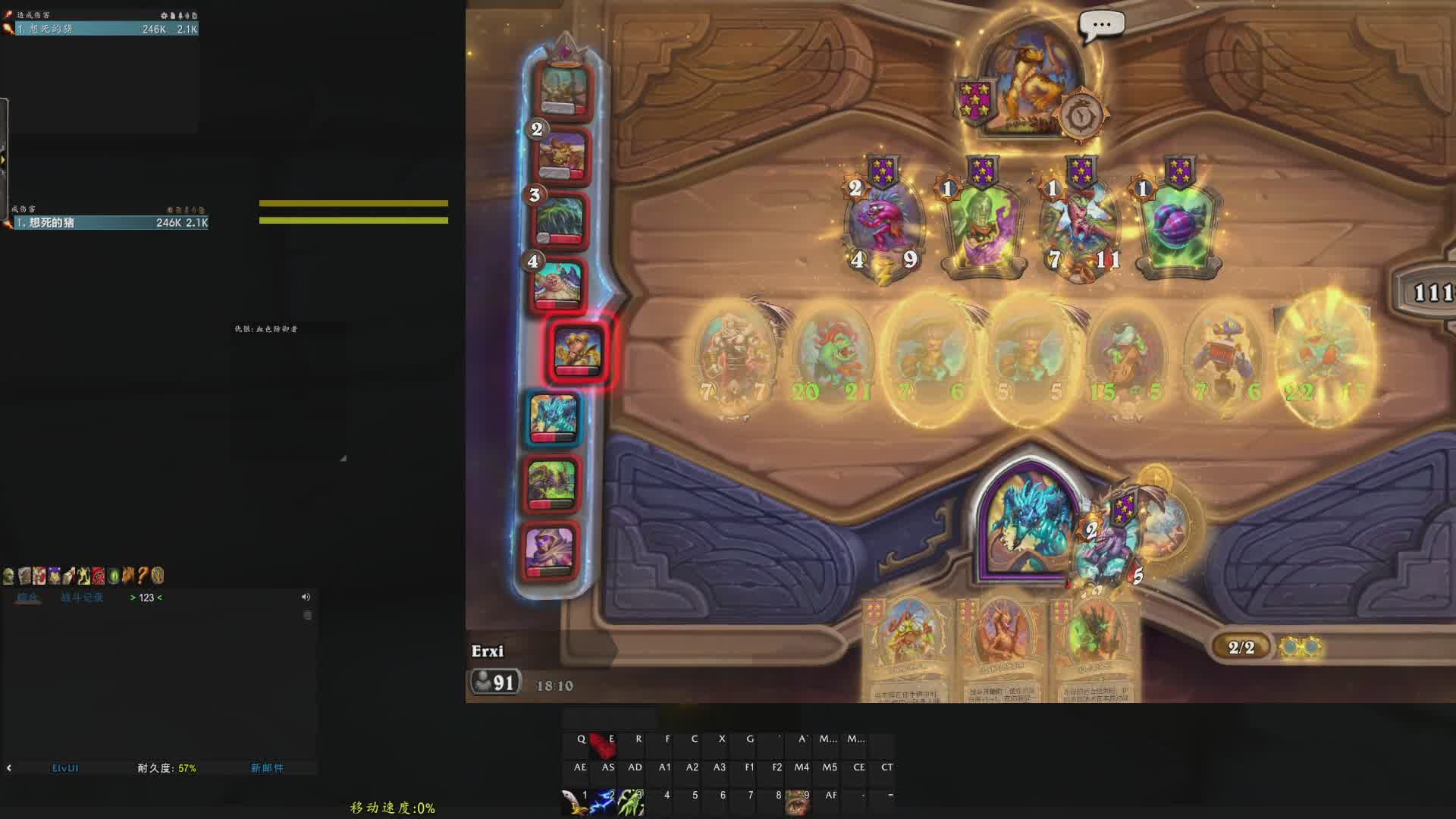Toggle the chat panel speaker icon
Screen dimensions: 1456x819
(x=306, y=598)
